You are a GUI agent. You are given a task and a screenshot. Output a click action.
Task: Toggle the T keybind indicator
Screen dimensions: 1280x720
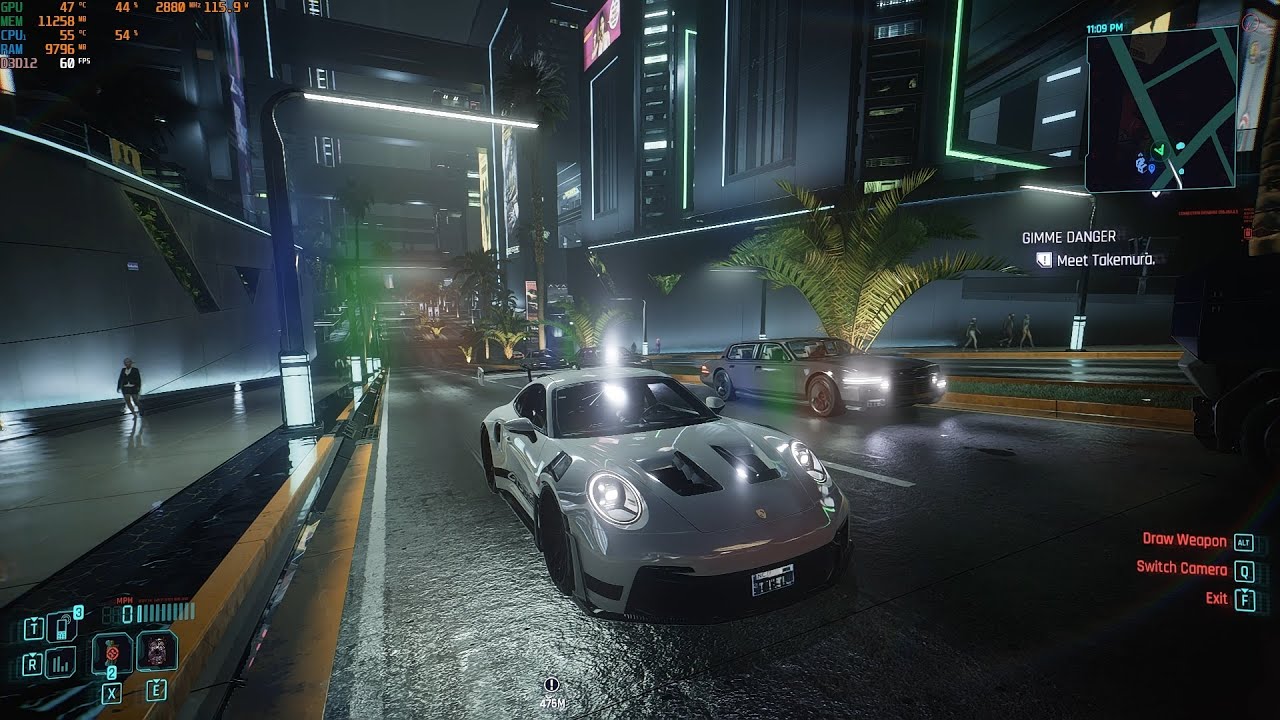pos(33,627)
